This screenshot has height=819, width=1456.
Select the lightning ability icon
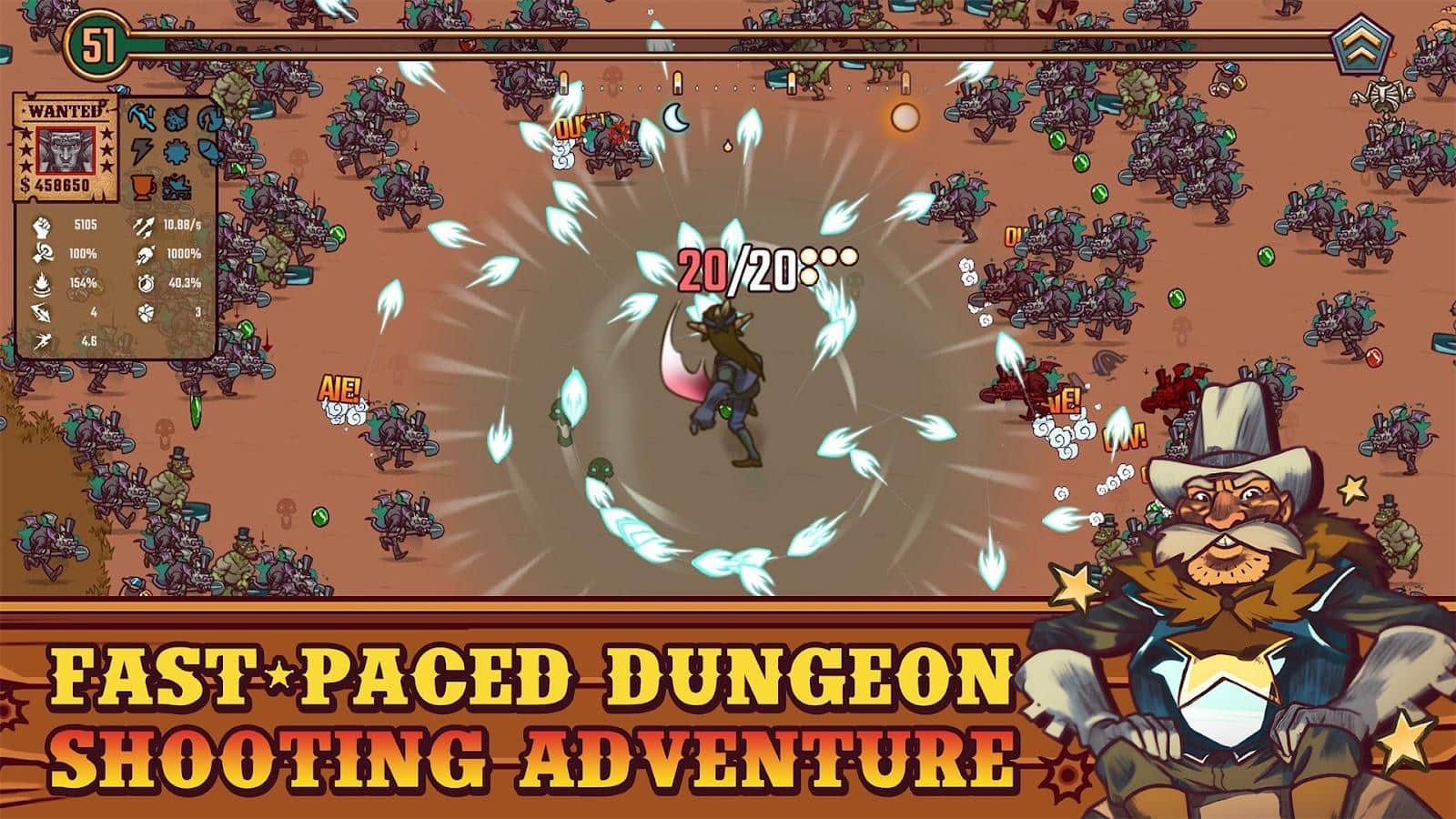143,150
